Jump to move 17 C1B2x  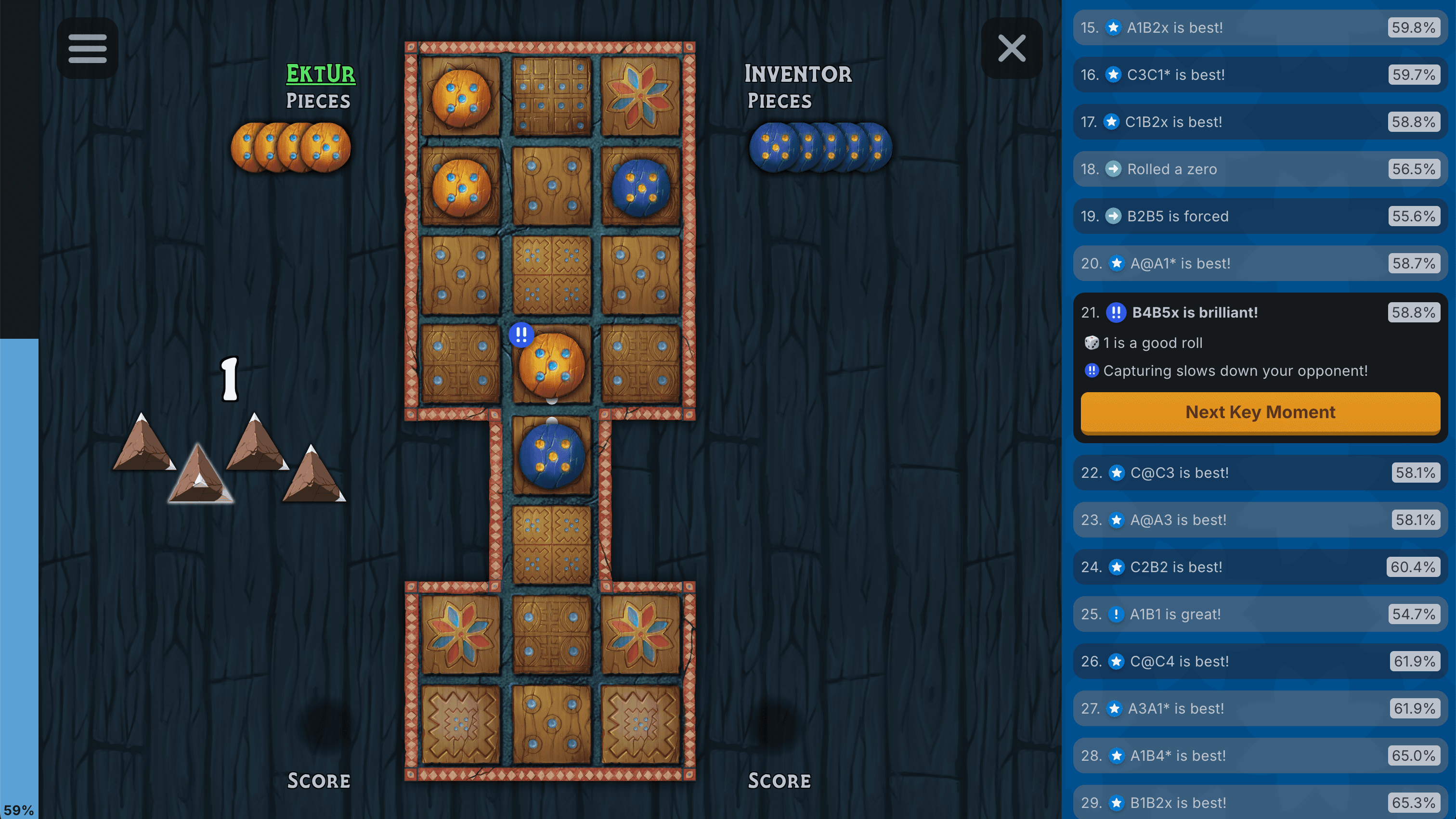coord(1260,122)
